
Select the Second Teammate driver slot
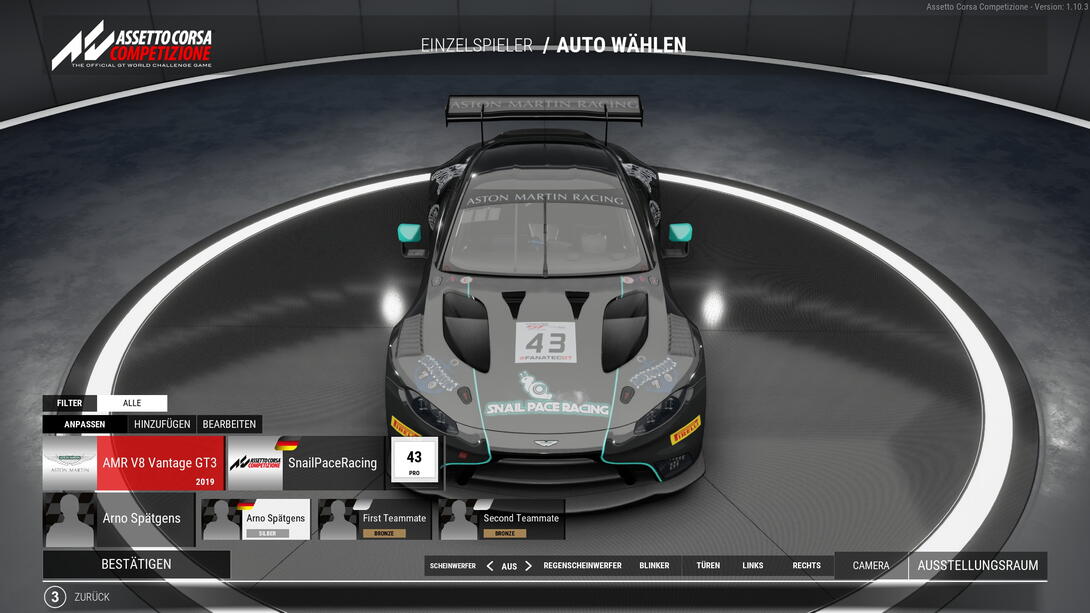501,520
